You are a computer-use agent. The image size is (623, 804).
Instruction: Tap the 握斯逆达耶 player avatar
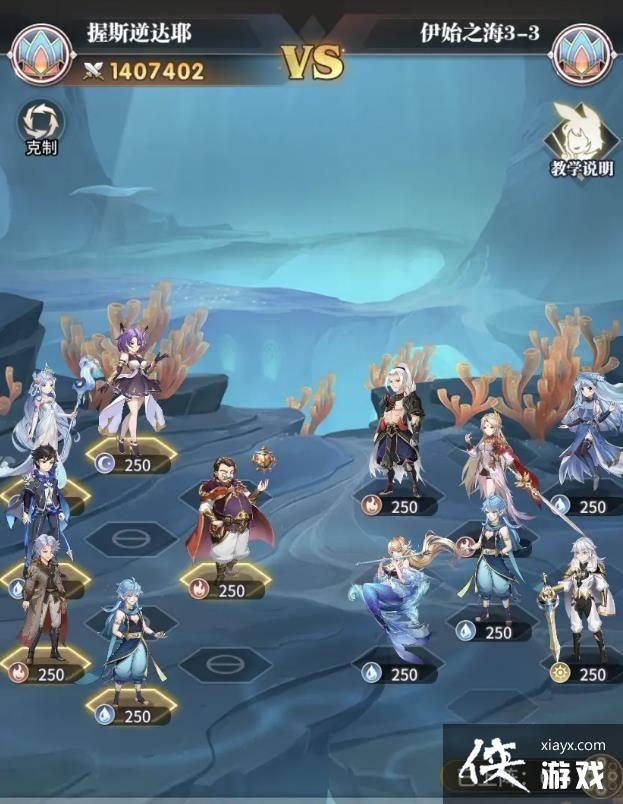41,53
